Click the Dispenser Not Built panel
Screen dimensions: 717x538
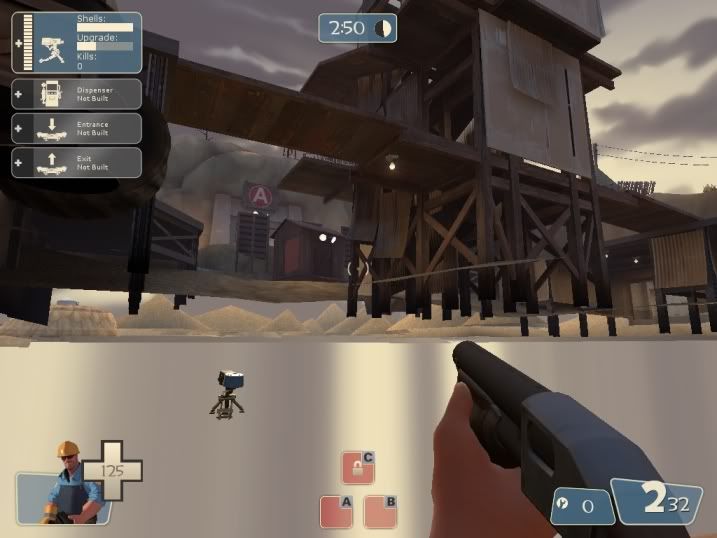click(76, 94)
